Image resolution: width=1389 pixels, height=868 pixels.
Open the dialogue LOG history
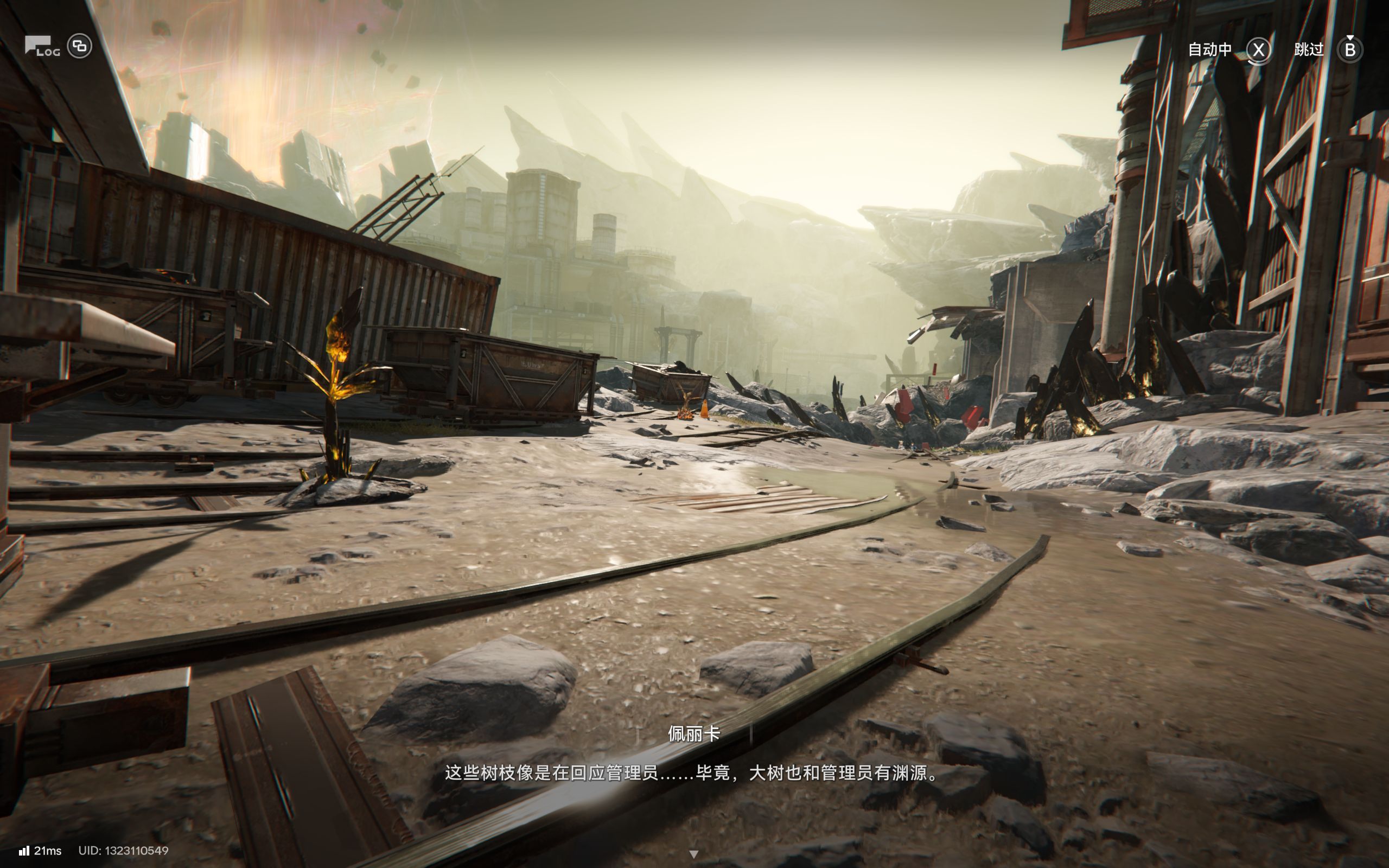pyautogui.click(x=41, y=46)
